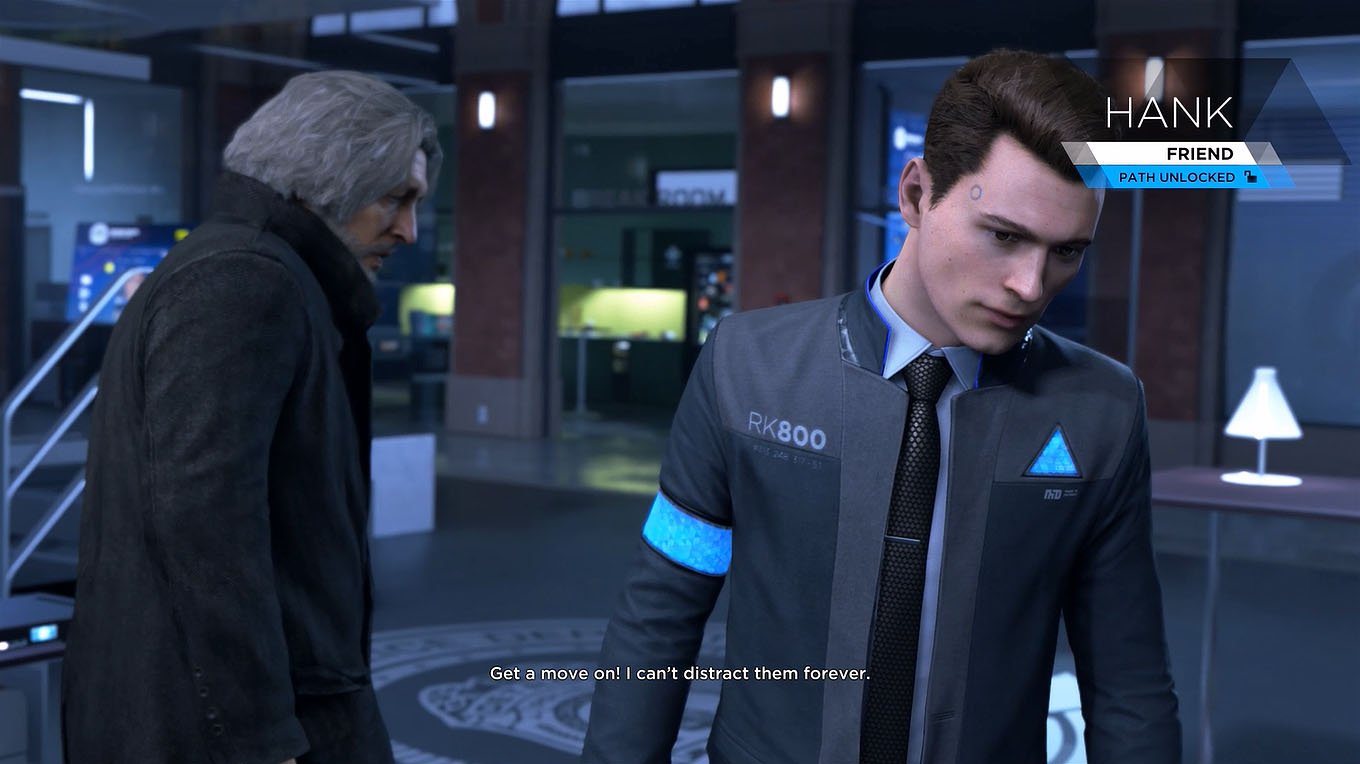Select the glowing lamp on the side table
The height and width of the screenshot is (764, 1360).
(x=1262, y=405)
